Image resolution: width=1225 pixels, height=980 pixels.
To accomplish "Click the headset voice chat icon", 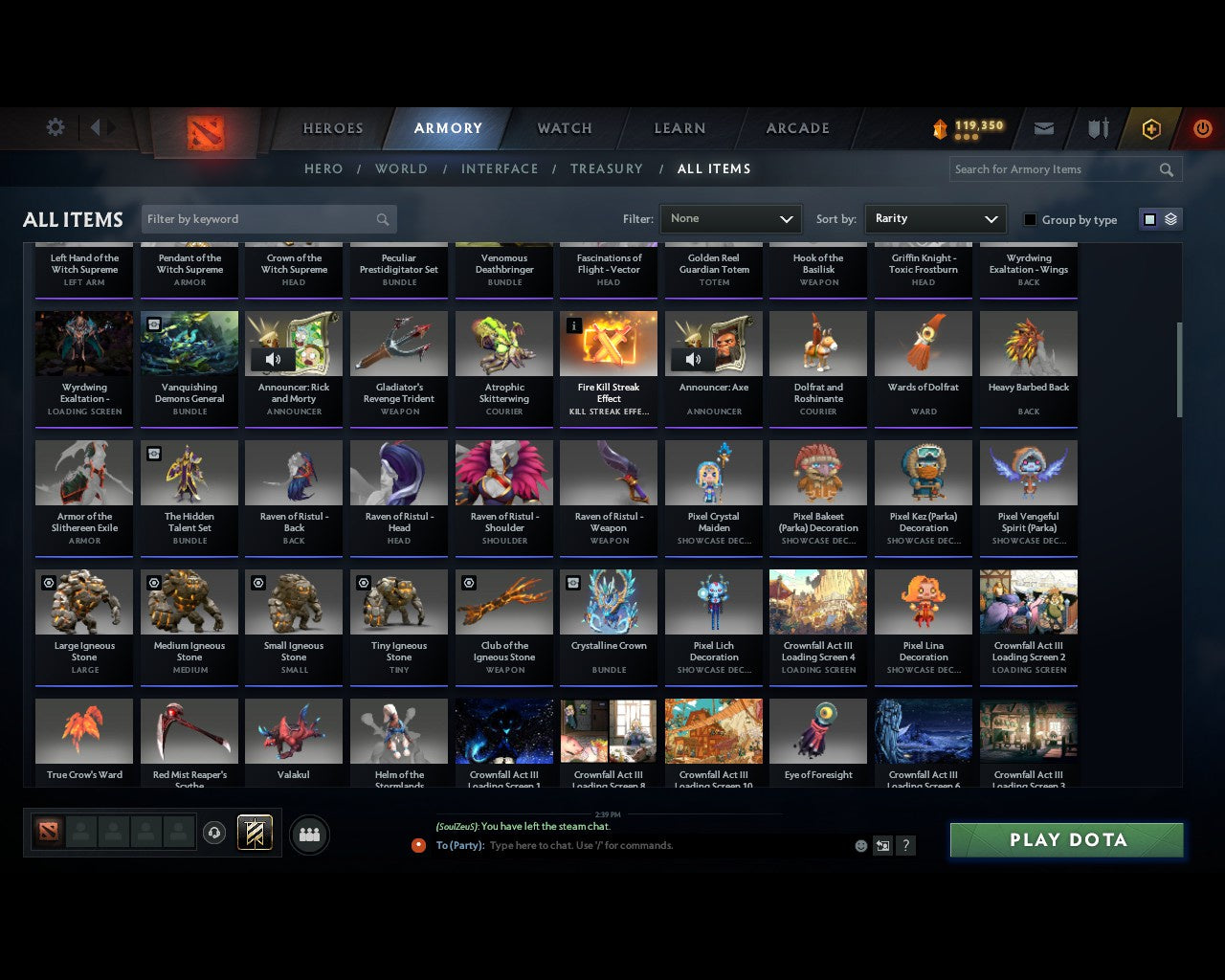I will [214, 832].
